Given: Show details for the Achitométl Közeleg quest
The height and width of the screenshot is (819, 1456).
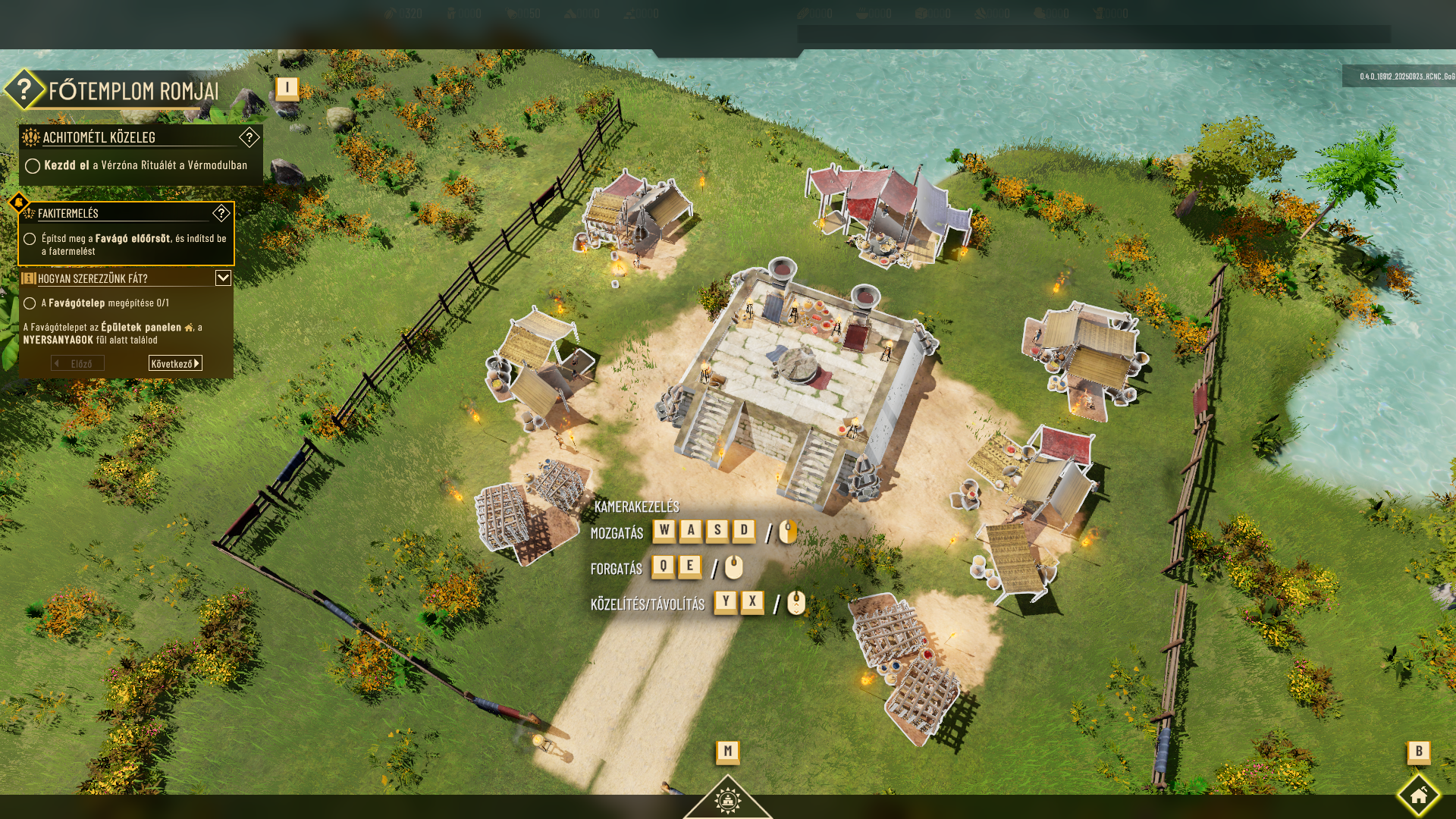Looking at the screenshot, I should pyautogui.click(x=249, y=137).
